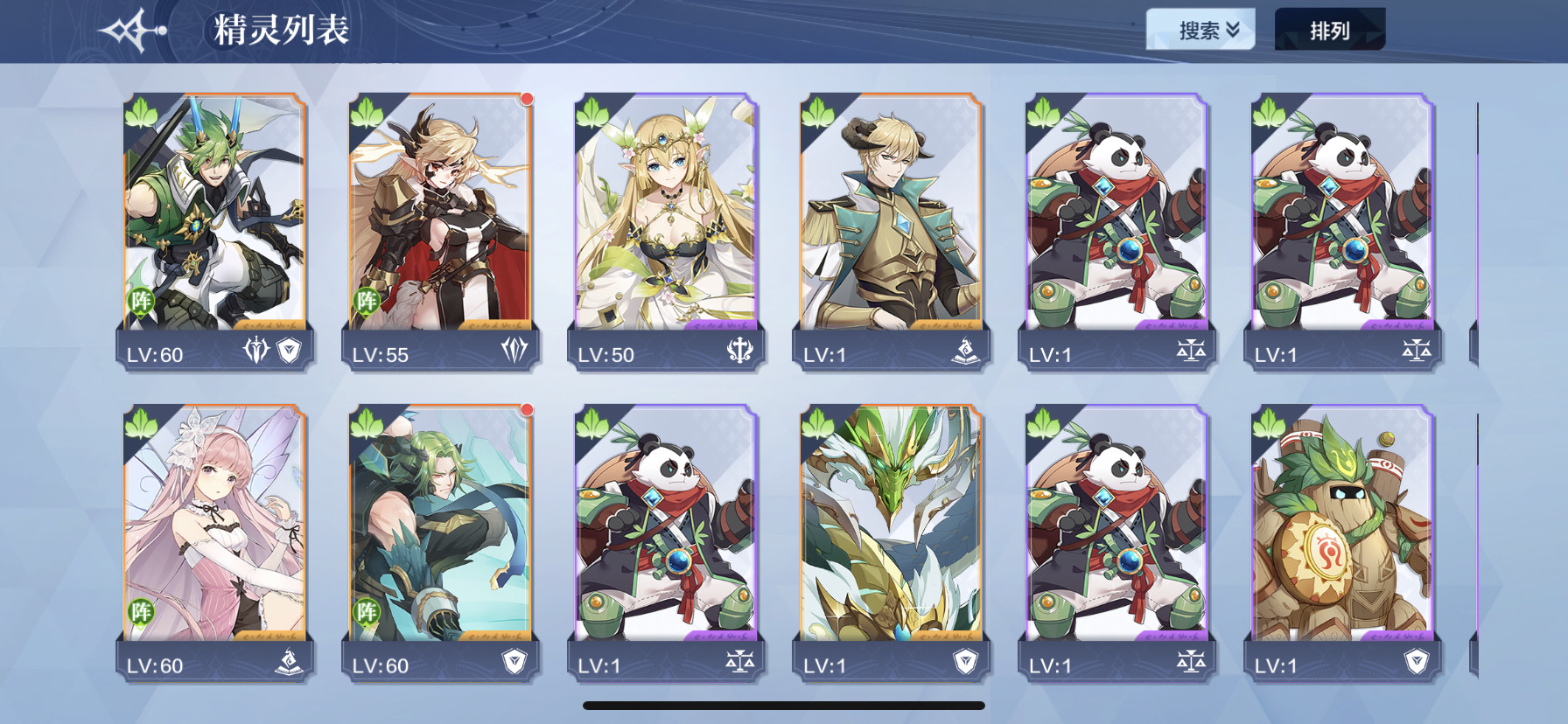This screenshot has height=724, width=1568.
Task: Select the green dragon card
Action: pos(892,542)
